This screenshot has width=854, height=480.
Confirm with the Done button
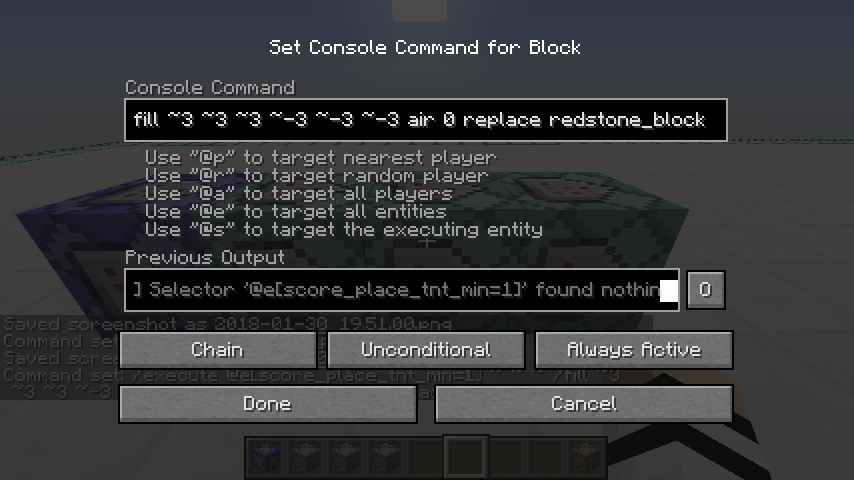tap(267, 404)
